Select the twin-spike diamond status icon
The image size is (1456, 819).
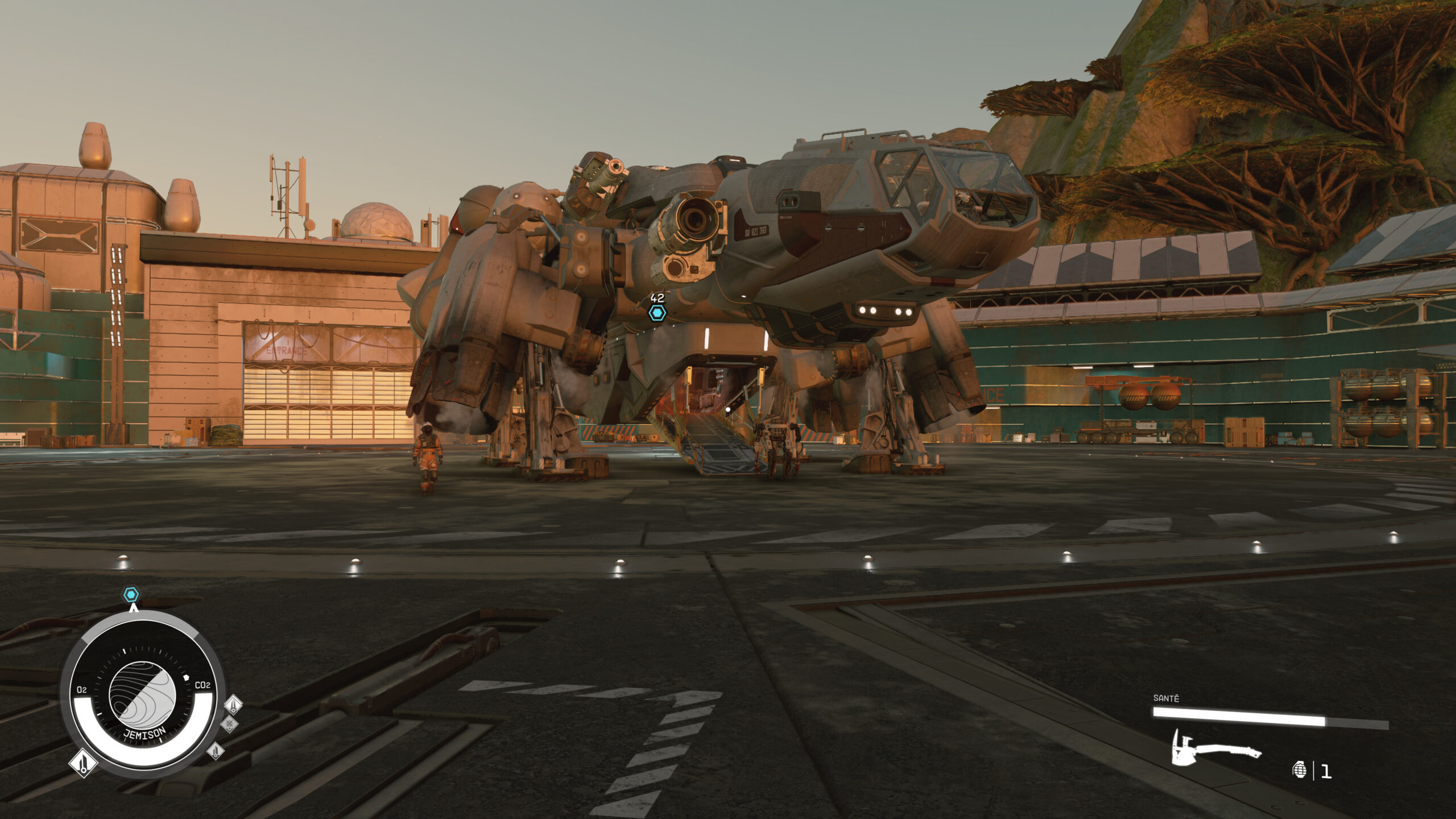pos(234,705)
